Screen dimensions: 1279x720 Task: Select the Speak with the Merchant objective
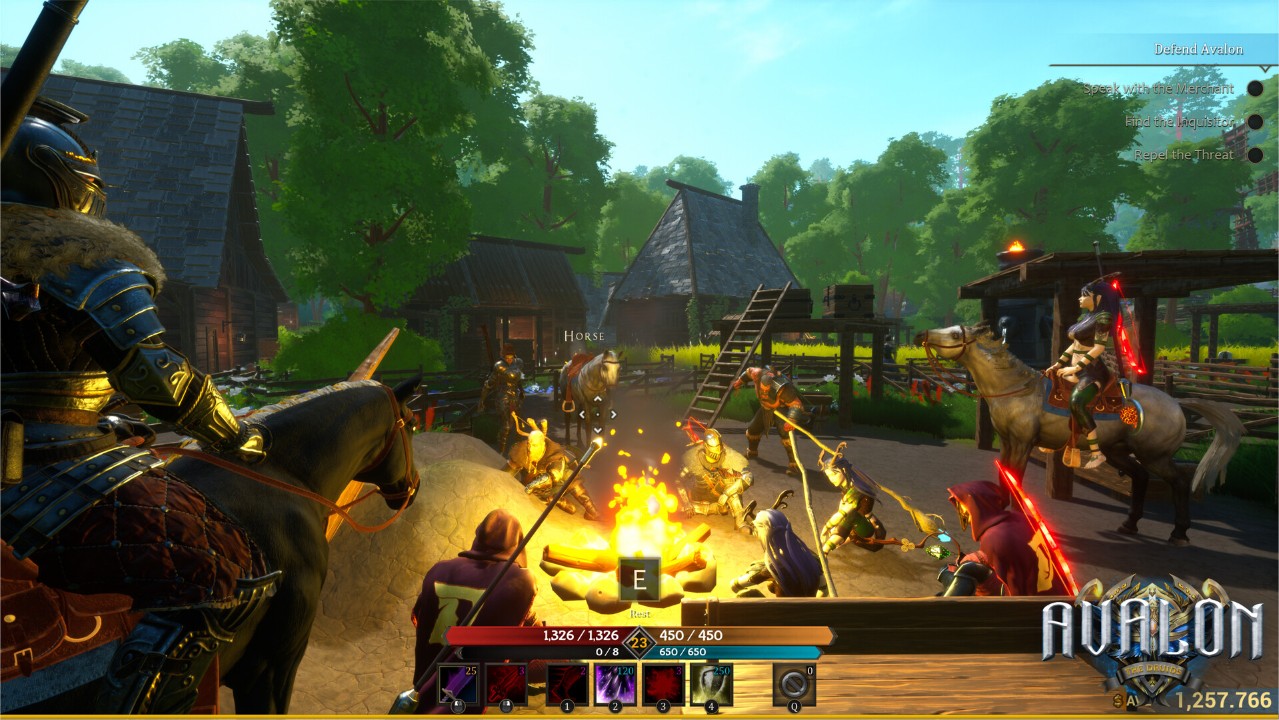tap(1158, 88)
